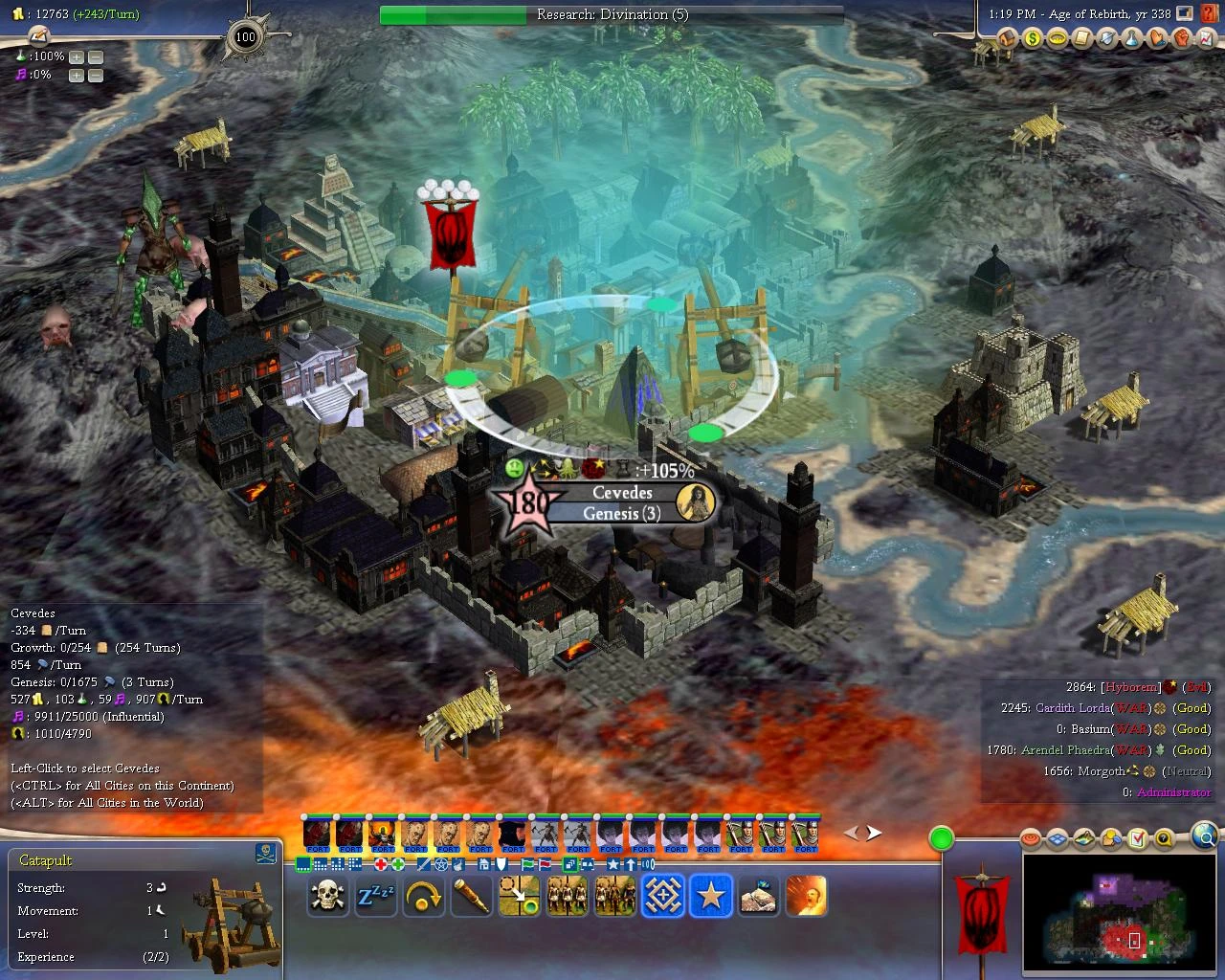The width and height of the screenshot is (1225, 980).
Task: Select the skull Delete Unit action
Action: [x=326, y=896]
